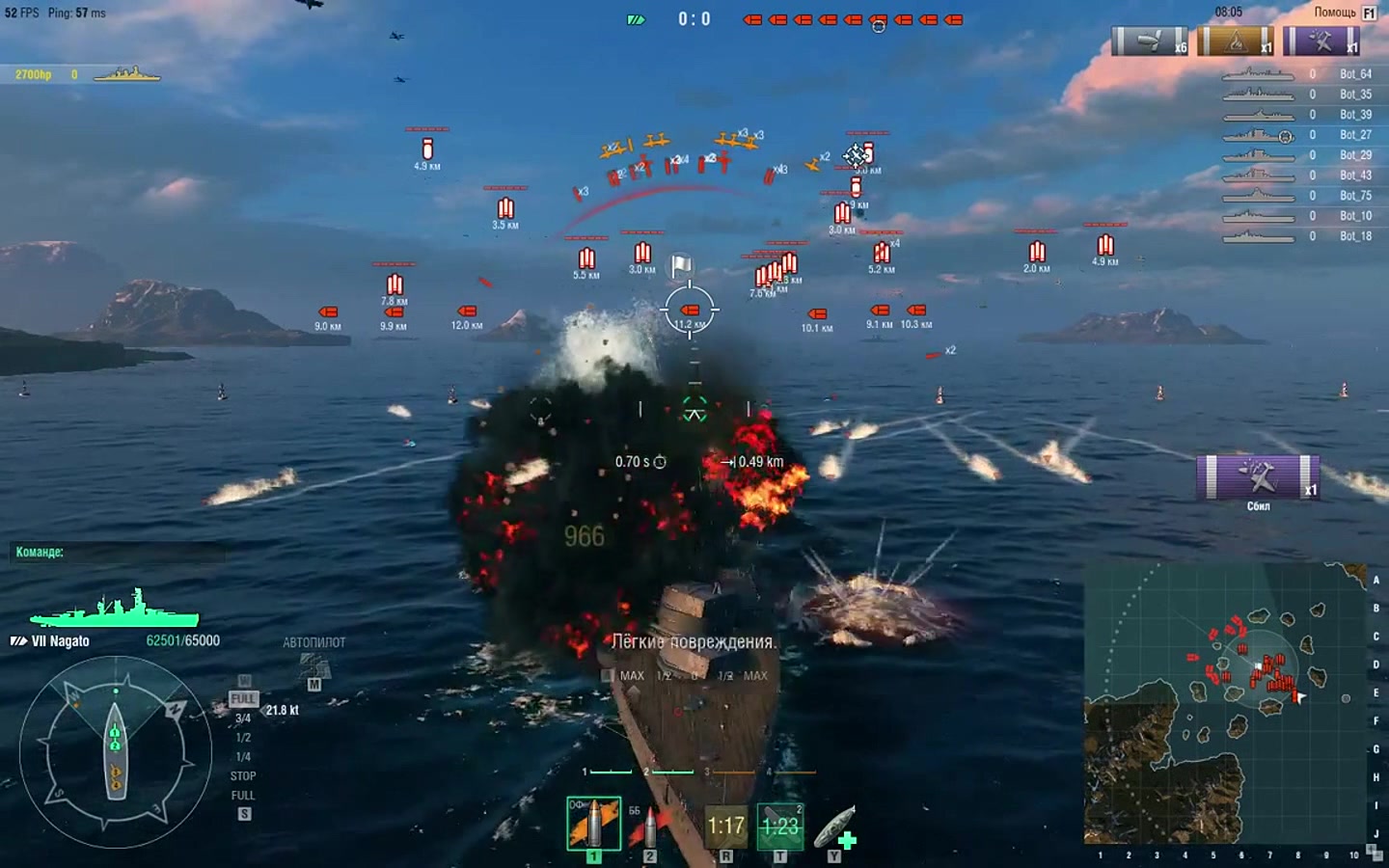Select the ОФ high-explosive shell slot

(593, 825)
